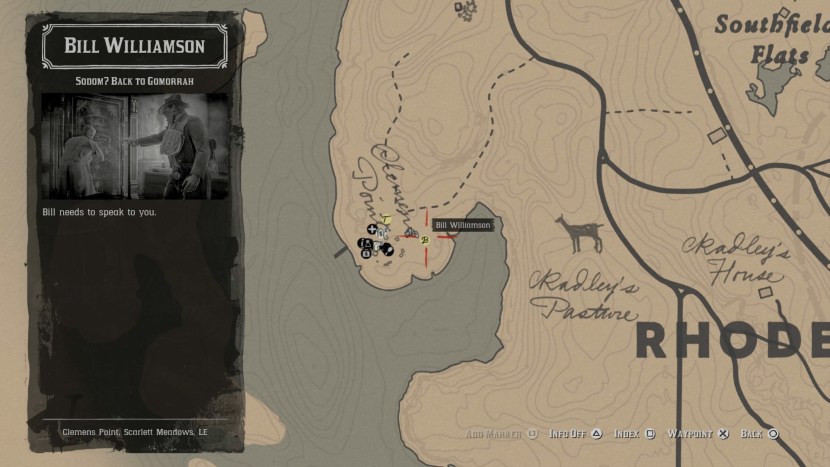Select the yellow "T" mission marker
This screenshot has height=467, width=830.
click(x=386, y=219)
